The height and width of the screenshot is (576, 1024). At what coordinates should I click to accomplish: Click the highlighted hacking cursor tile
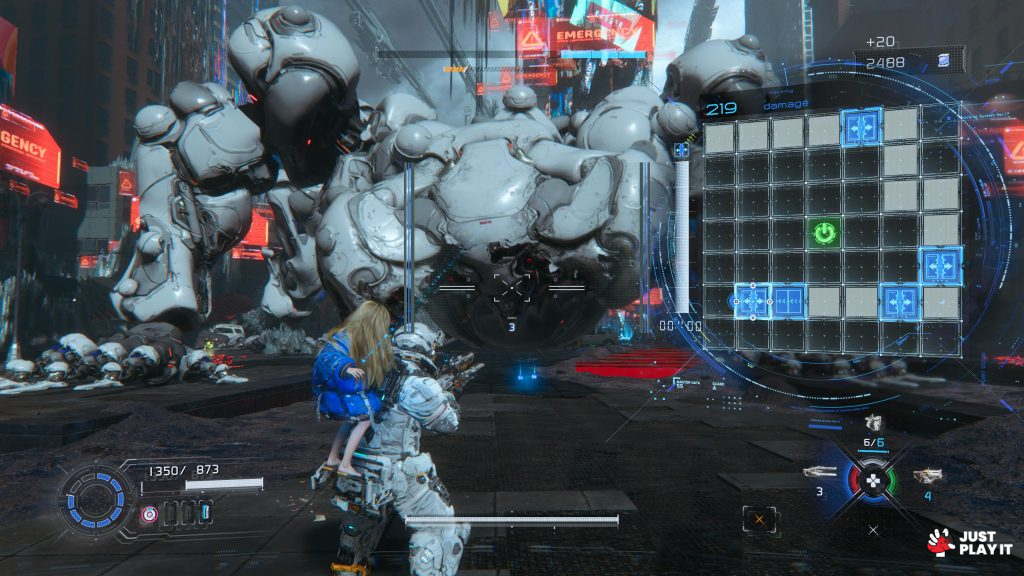(754, 300)
